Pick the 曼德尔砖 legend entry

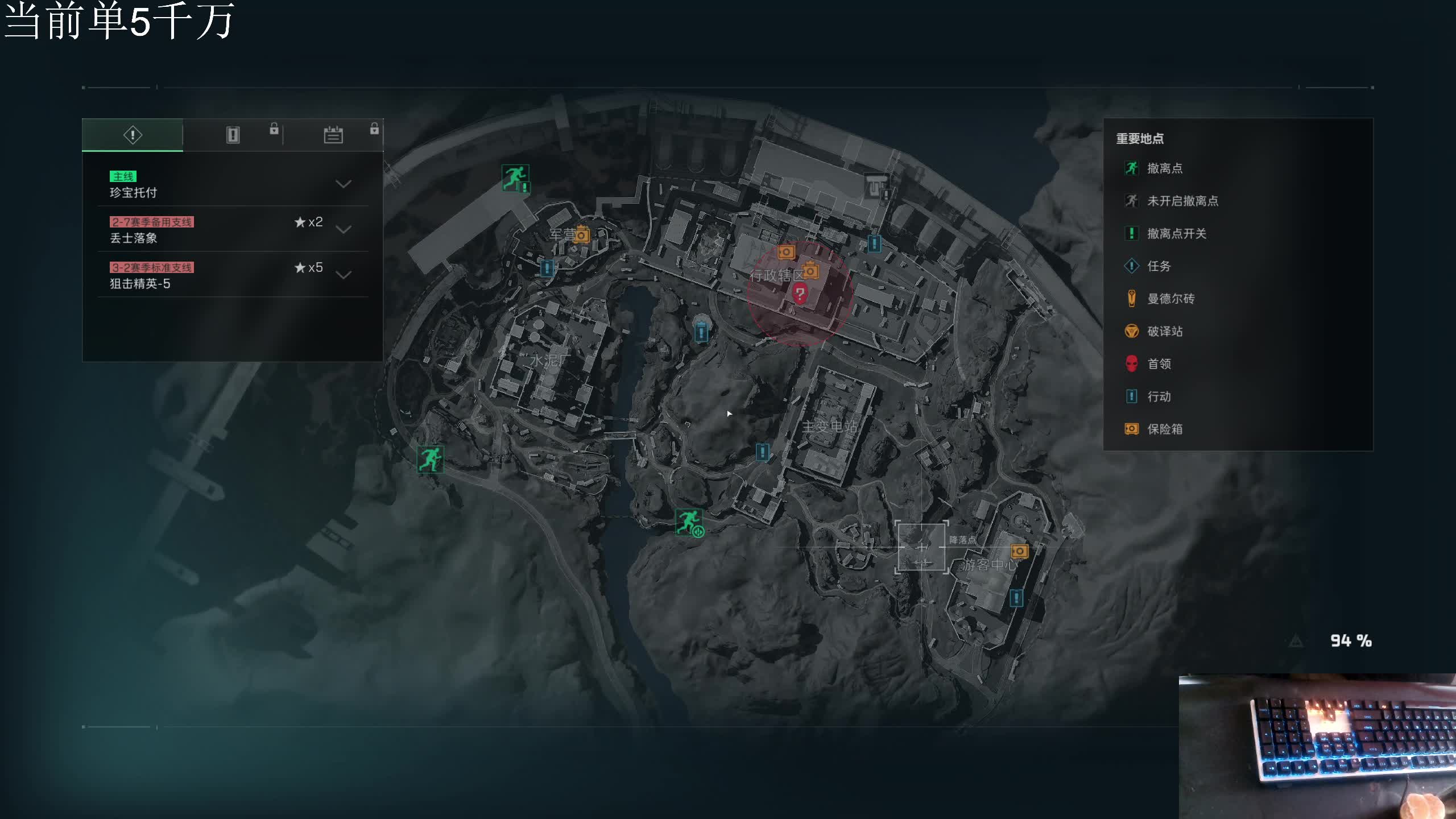1170,299
